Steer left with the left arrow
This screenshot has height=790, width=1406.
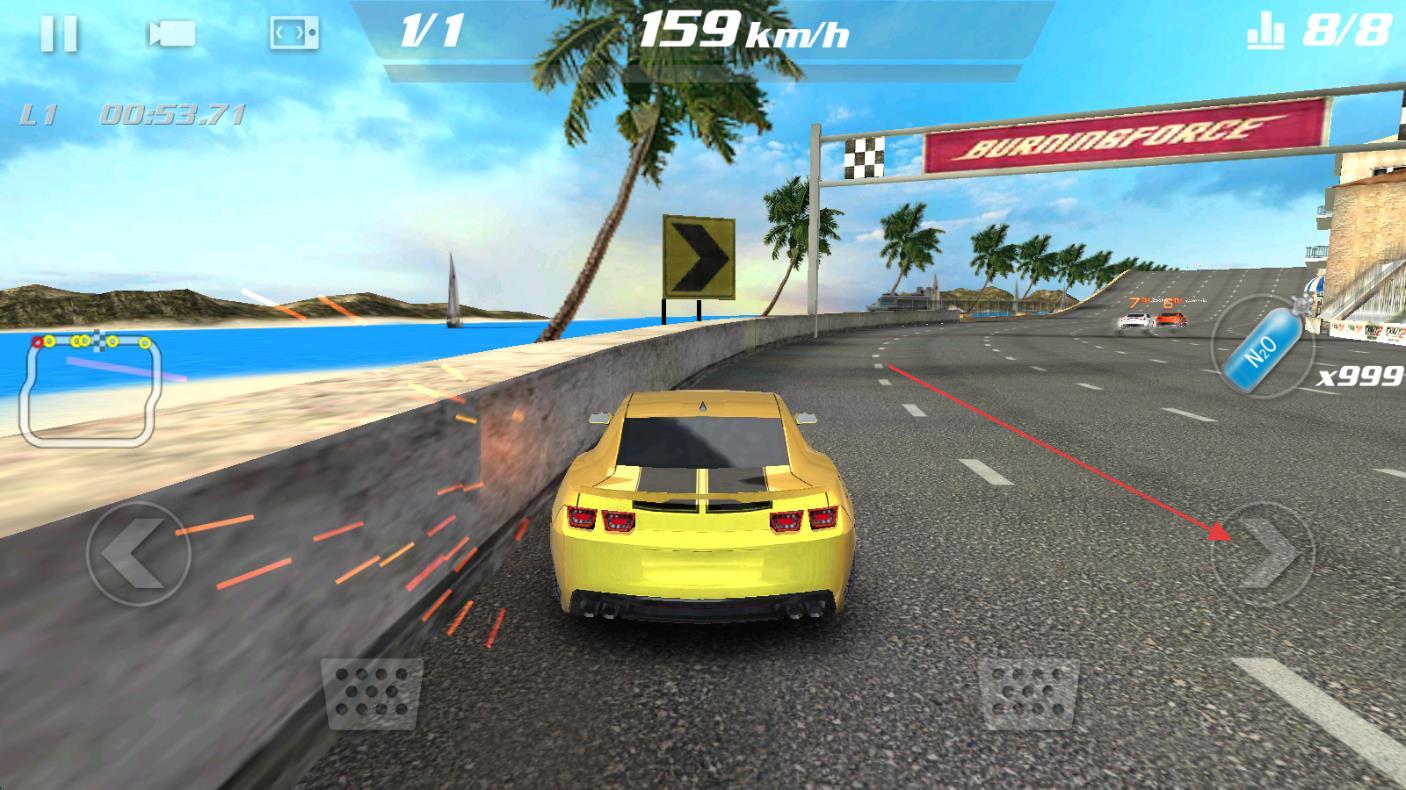(x=137, y=553)
